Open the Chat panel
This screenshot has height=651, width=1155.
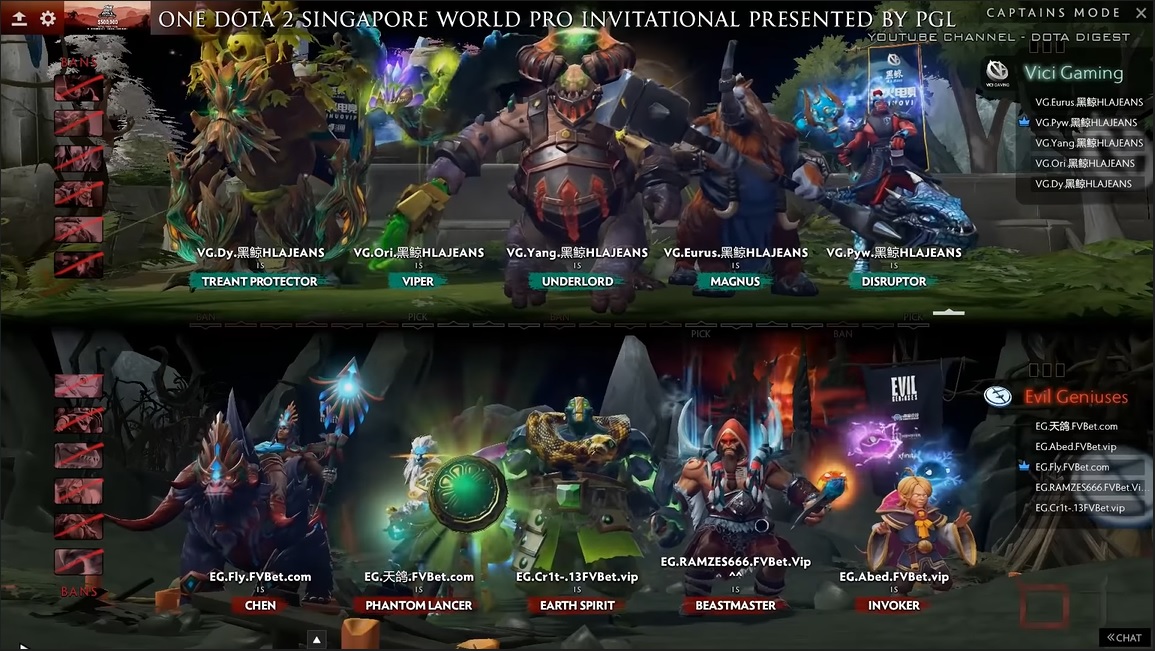[x=1124, y=637]
